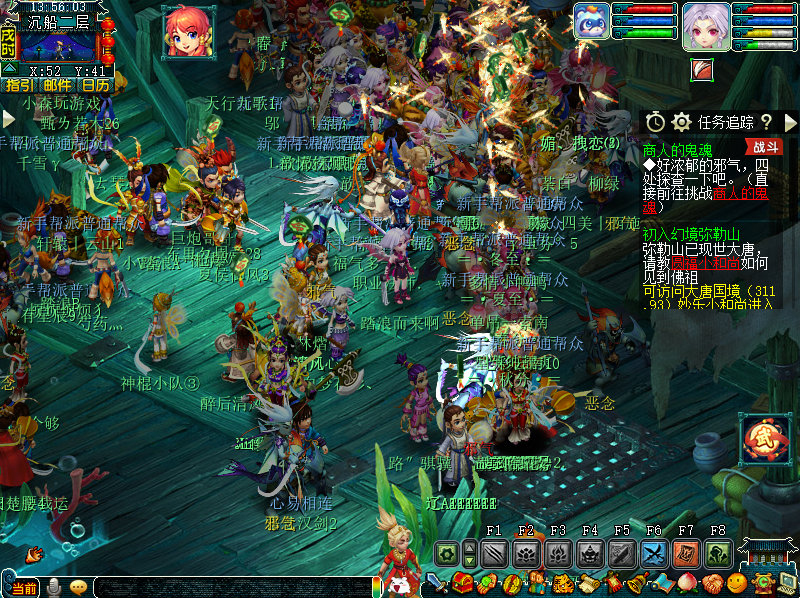The image size is (800, 598).
Task: Open the silver-haired character portrait
Action: (705, 26)
